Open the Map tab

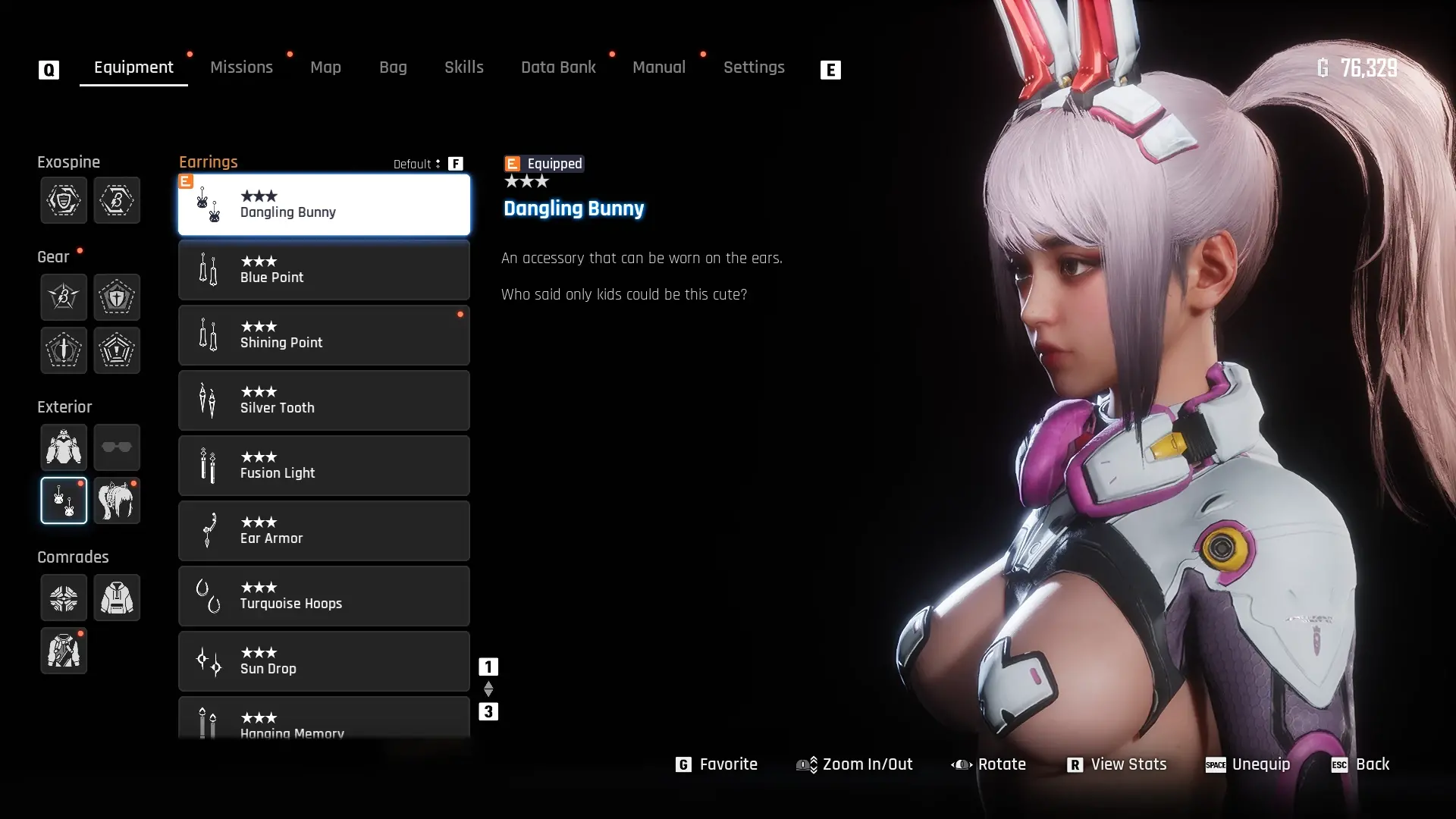(x=325, y=67)
